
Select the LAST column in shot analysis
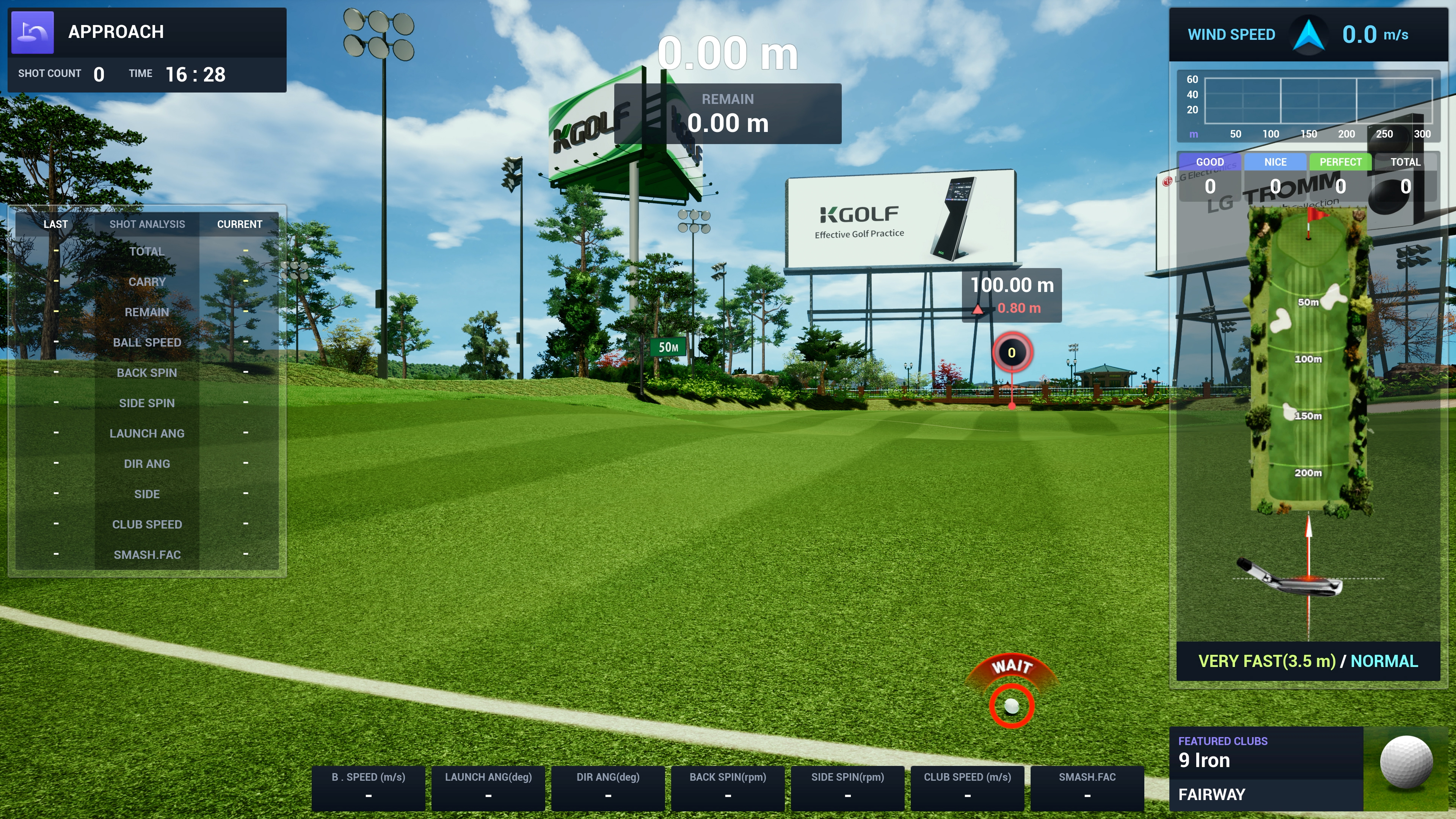coord(55,224)
